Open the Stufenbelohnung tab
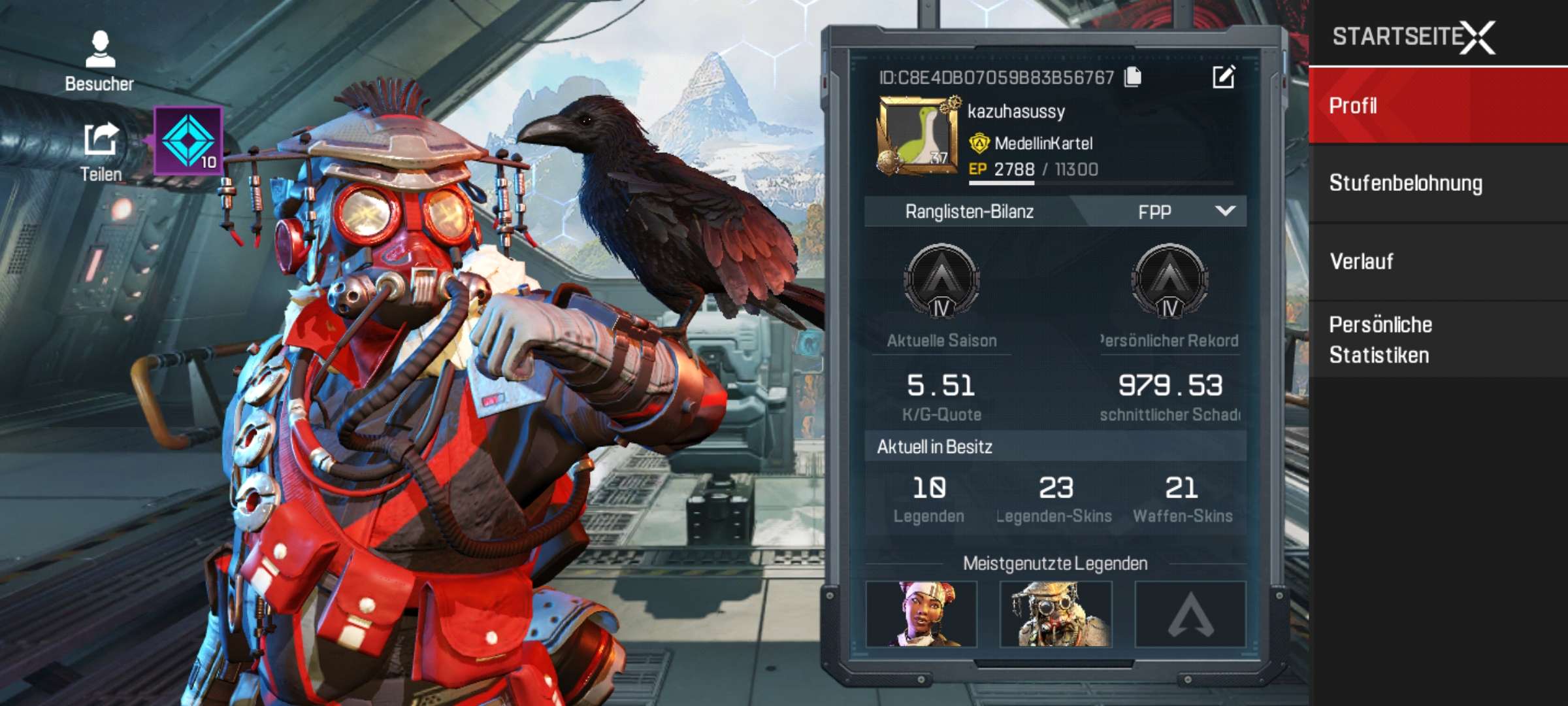The image size is (1568, 706). click(x=1437, y=184)
